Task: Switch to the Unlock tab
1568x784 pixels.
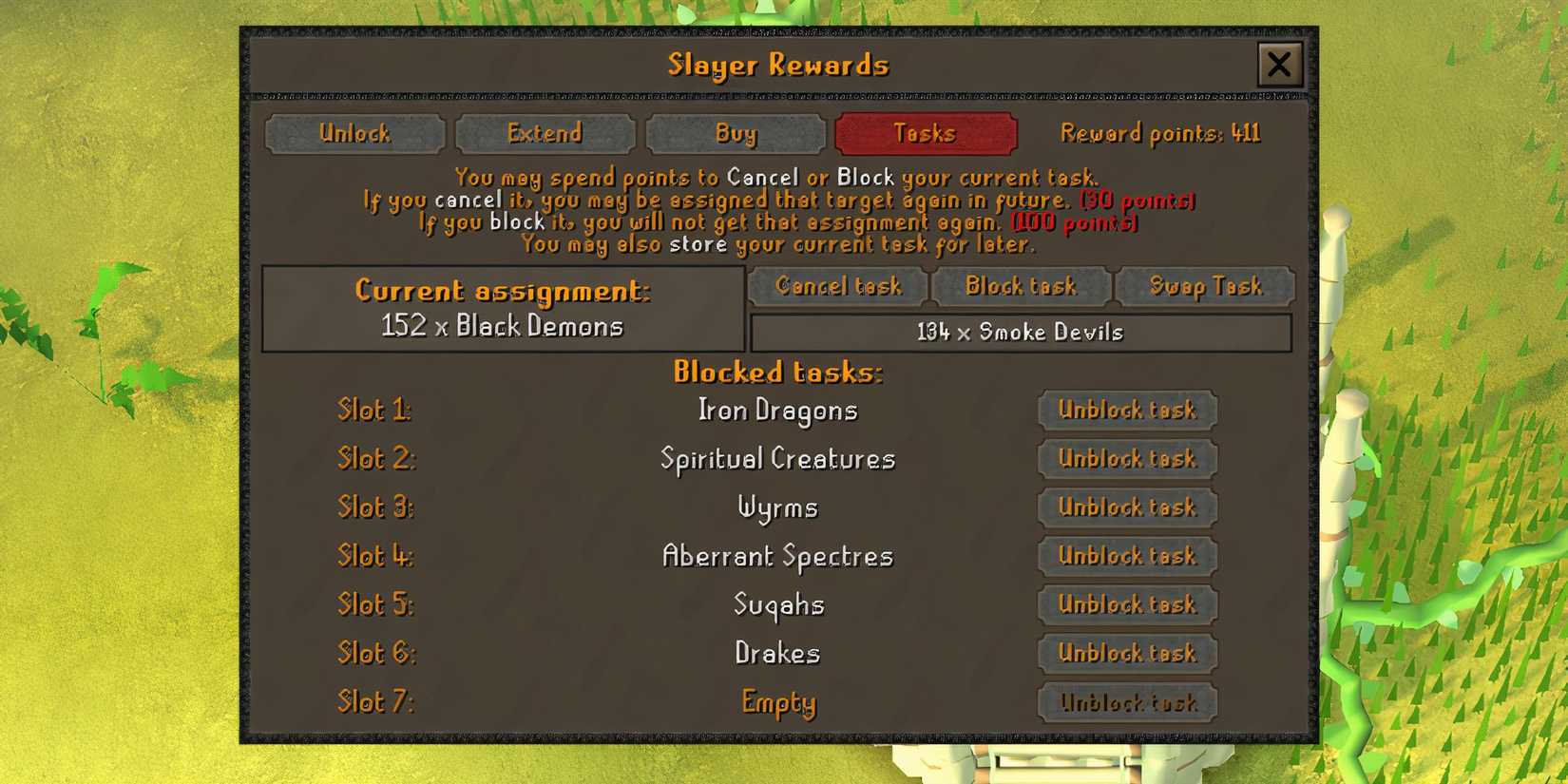Action: coord(355,133)
